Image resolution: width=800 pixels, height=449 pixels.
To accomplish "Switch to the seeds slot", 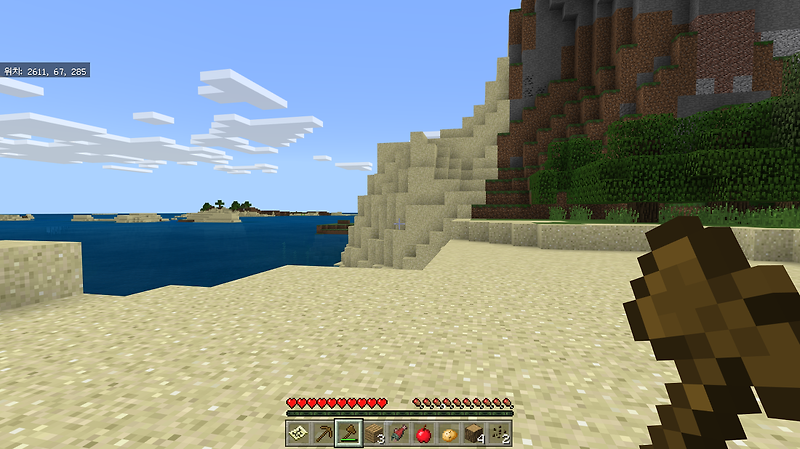I will [499, 434].
